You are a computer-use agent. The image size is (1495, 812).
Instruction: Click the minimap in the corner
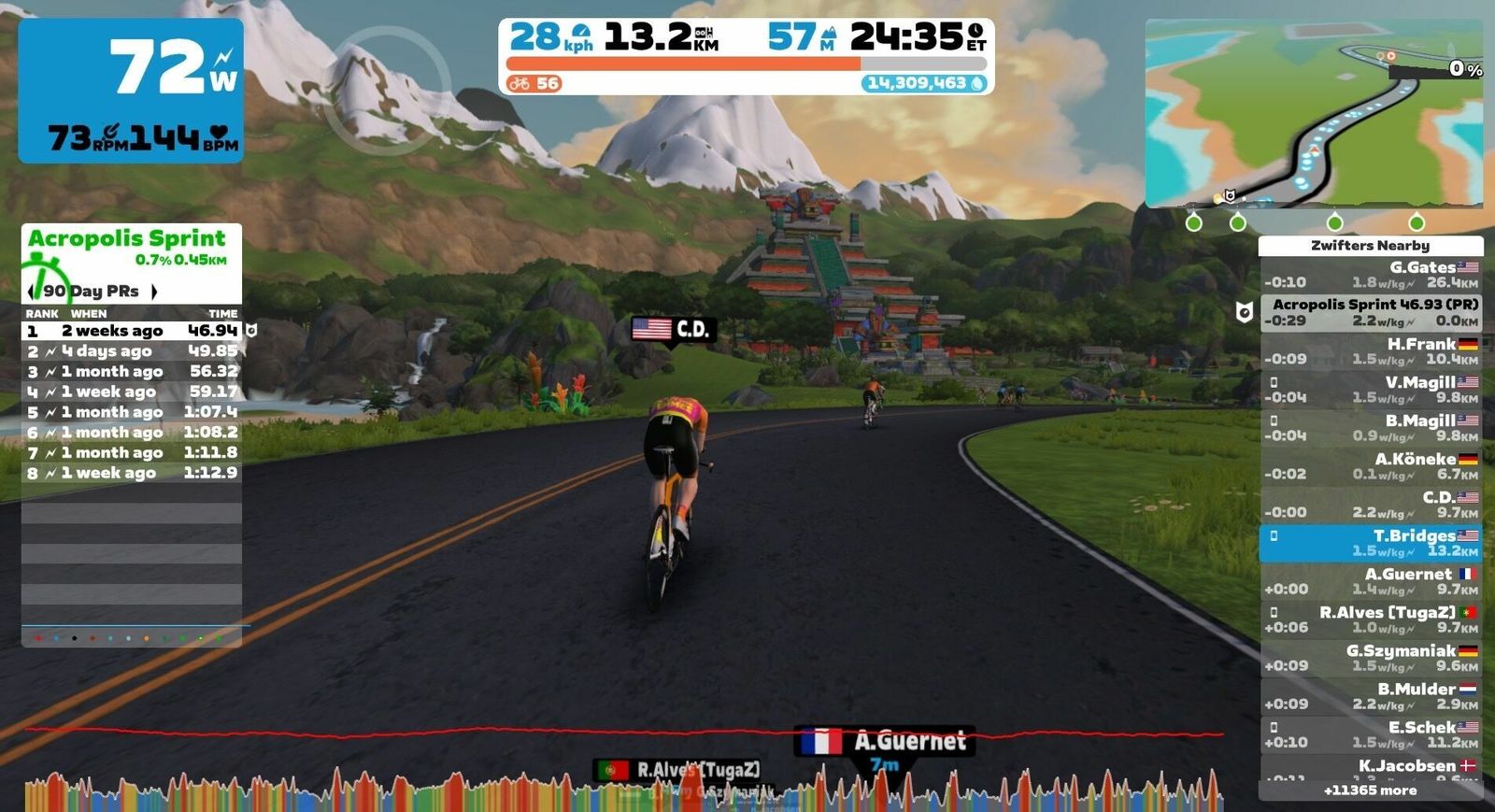click(x=1313, y=113)
